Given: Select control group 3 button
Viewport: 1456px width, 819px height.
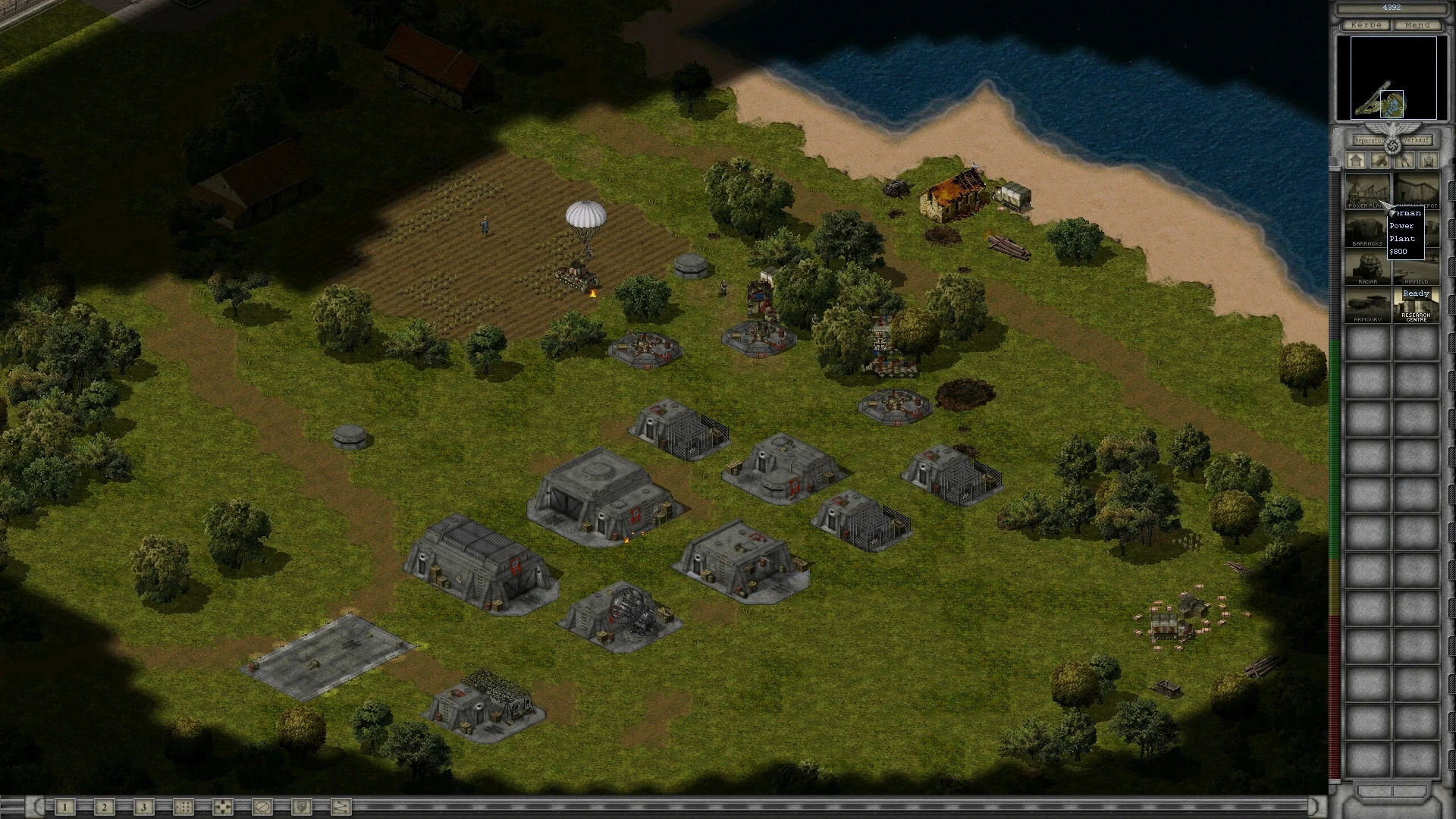Looking at the screenshot, I should point(143,807).
